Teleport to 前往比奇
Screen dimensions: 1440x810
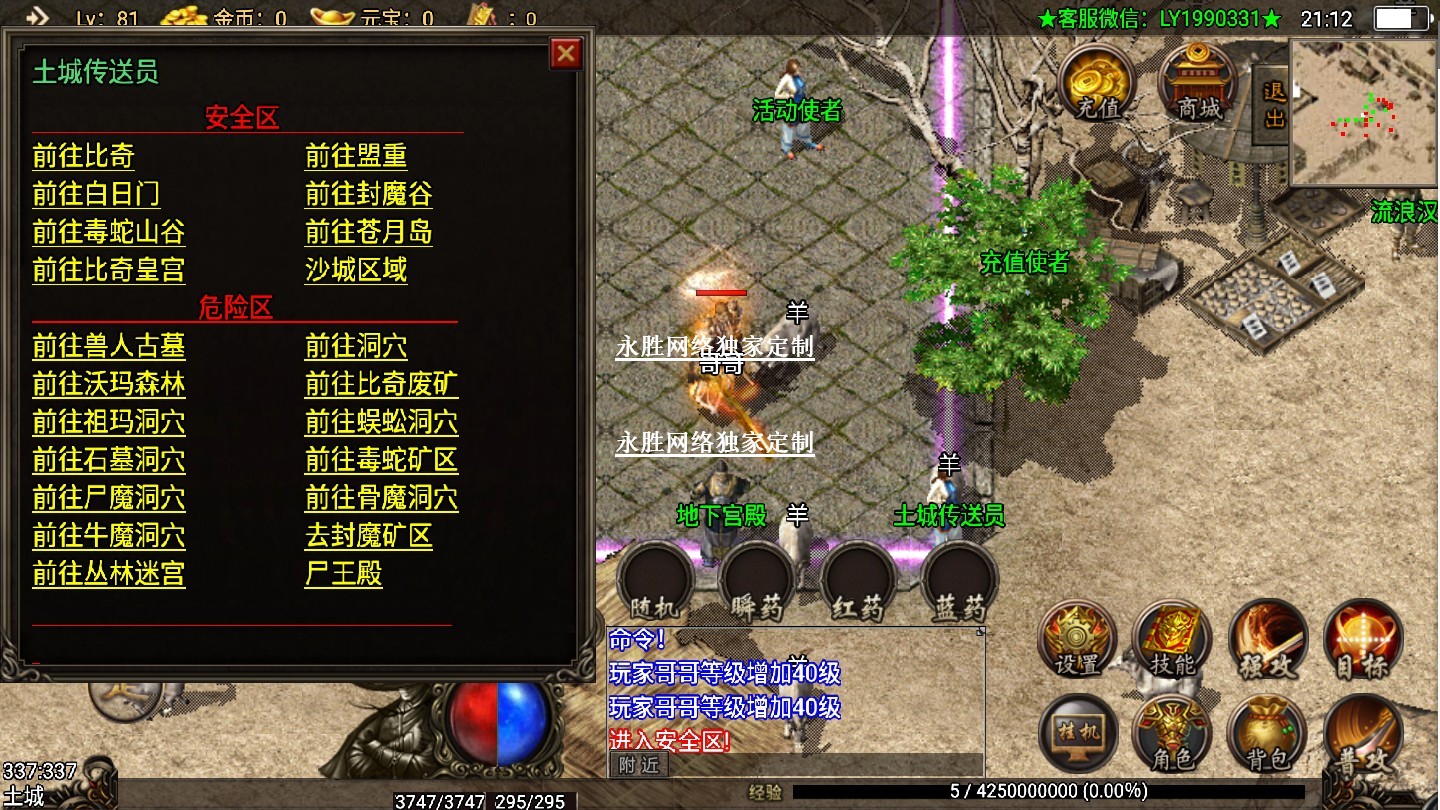pyautogui.click(x=83, y=156)
